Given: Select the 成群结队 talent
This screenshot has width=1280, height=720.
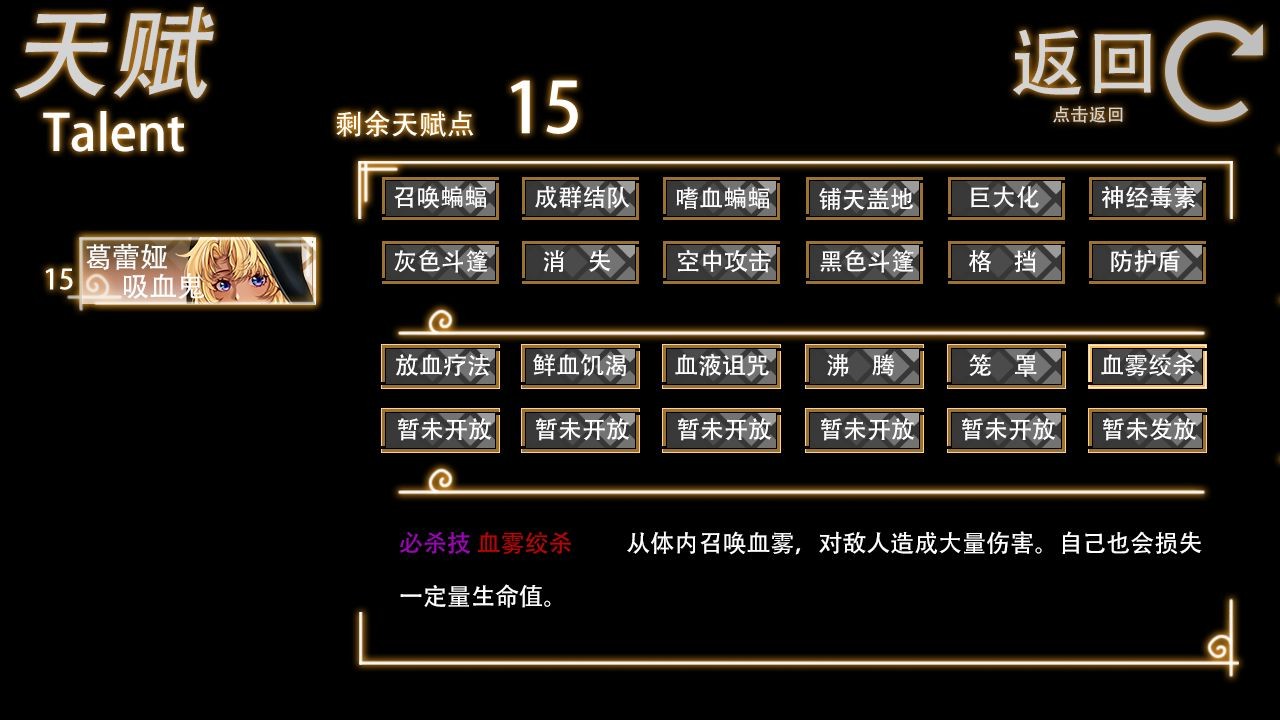Looking at the screenshot, I should tap(580, 199).
